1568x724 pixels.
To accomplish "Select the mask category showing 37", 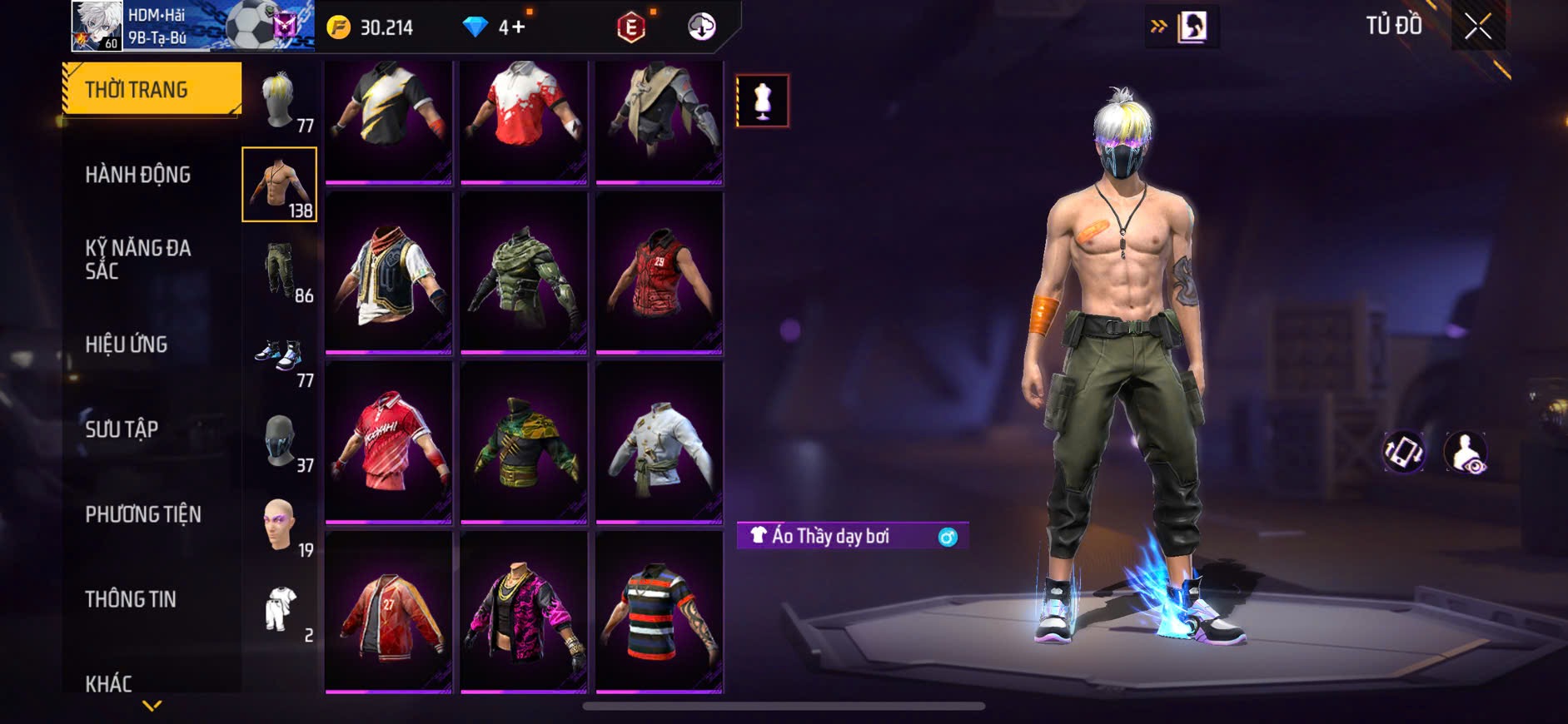I will (280, 441).
